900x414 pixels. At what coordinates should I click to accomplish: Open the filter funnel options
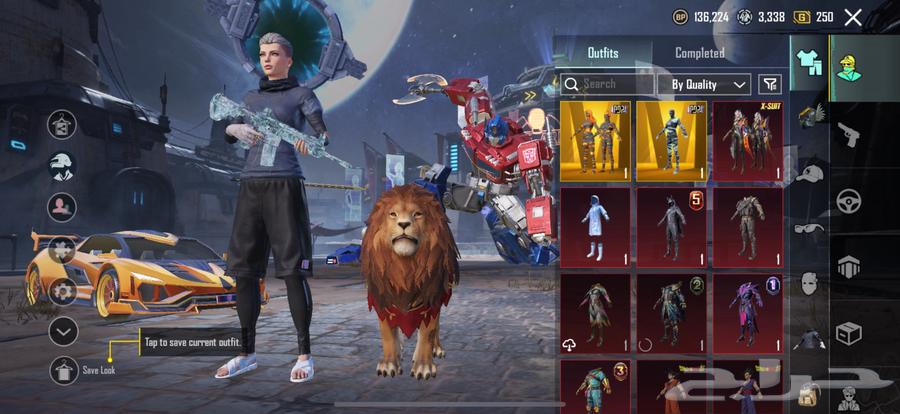click(x=769, y=84)
